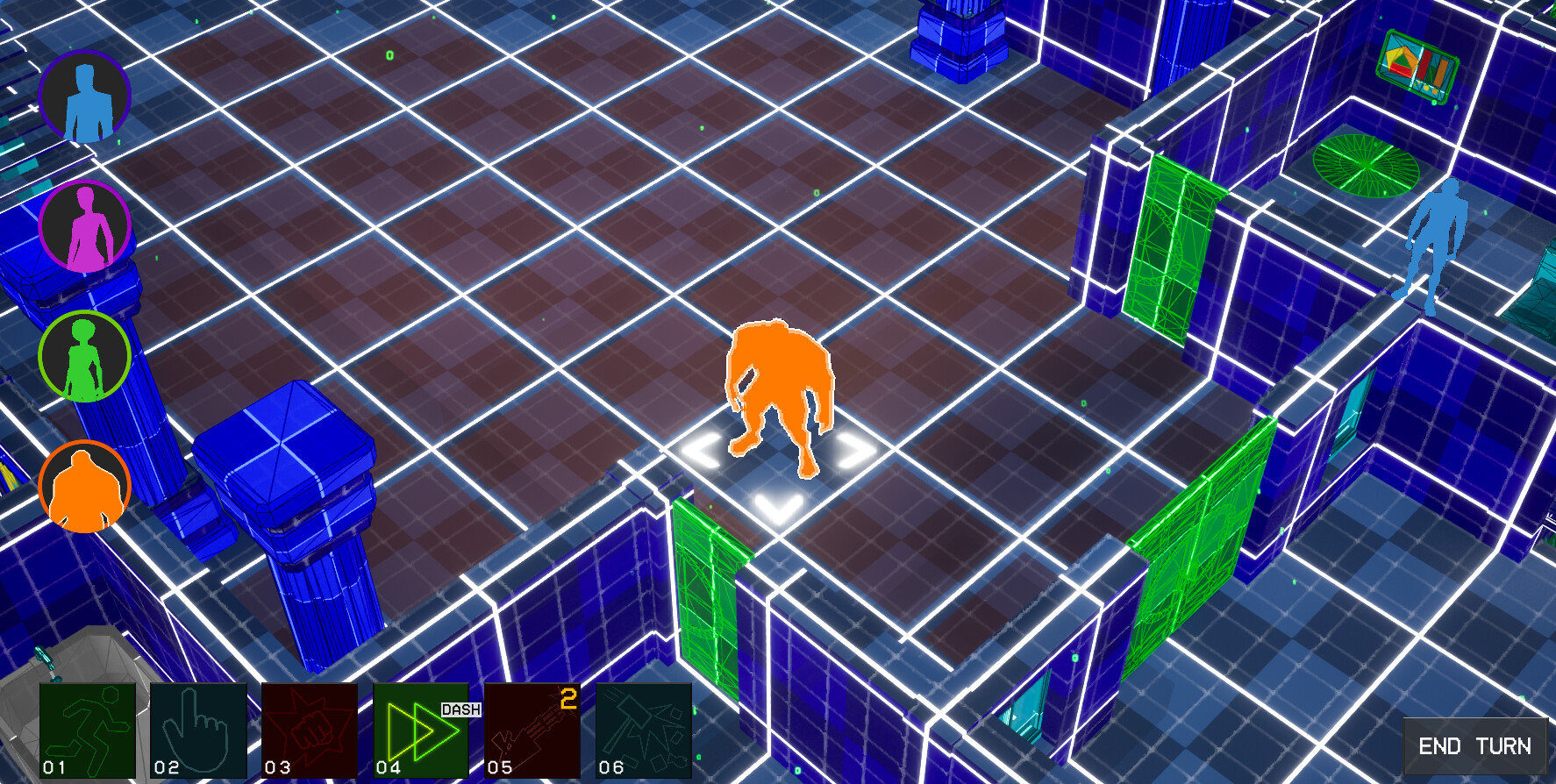Screen dimensions: 1556x784
Task: Activate the Punch attack in slot 03
Action: coord(310,735)
